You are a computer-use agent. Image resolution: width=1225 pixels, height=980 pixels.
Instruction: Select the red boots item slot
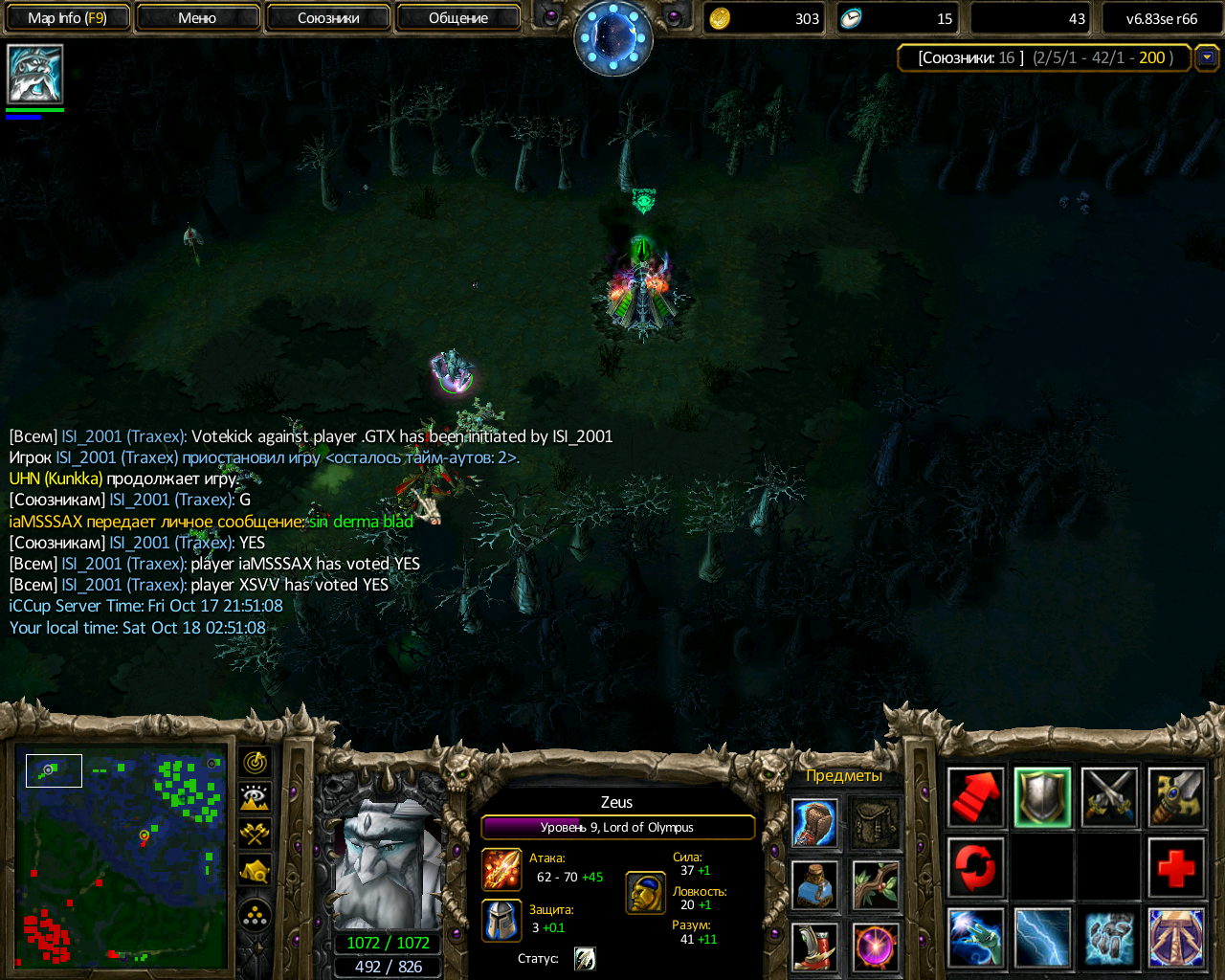(815, 946)
